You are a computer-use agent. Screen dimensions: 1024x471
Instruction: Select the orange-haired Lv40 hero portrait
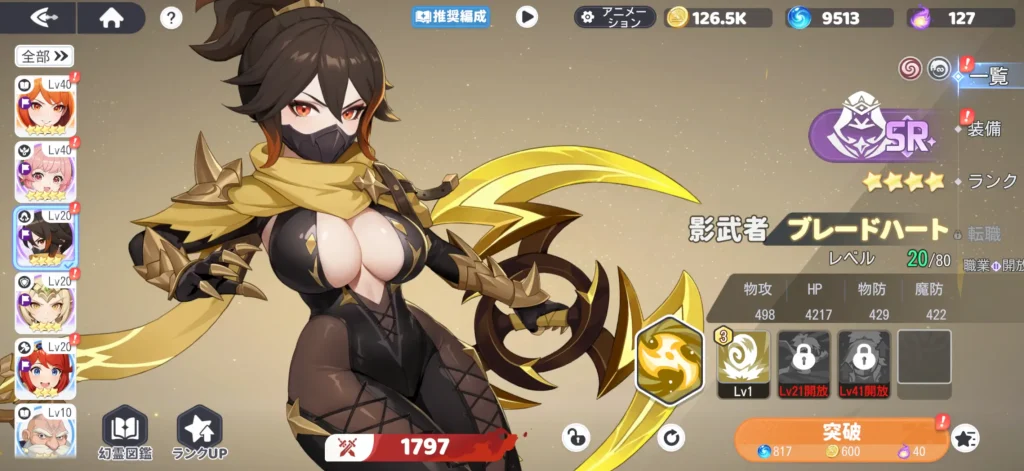tap(45, 106)
